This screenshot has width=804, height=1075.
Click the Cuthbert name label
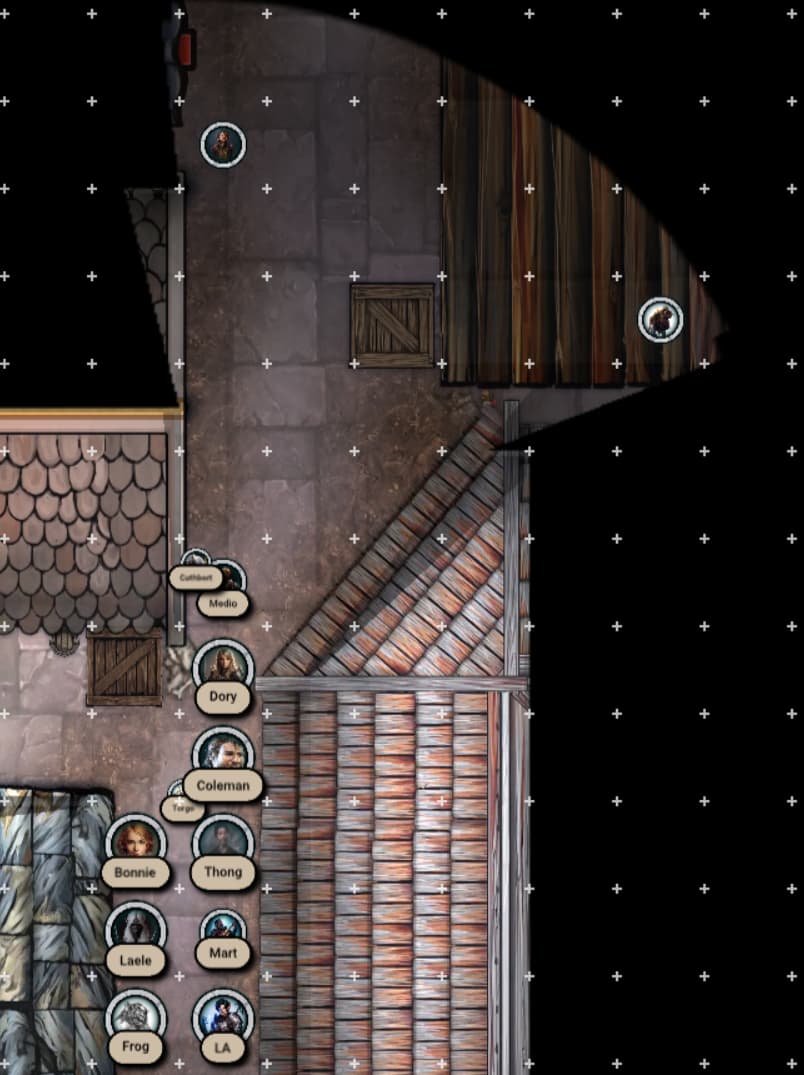[x=195, y=577]
